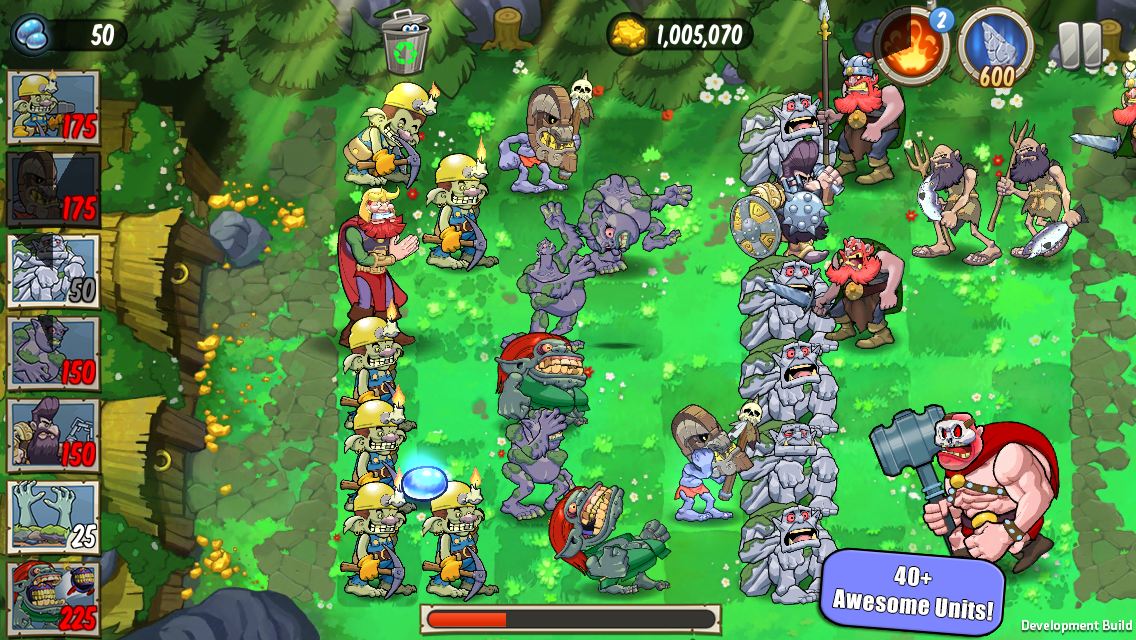Choose the zombie hands card costing 25

coord(53,517)
